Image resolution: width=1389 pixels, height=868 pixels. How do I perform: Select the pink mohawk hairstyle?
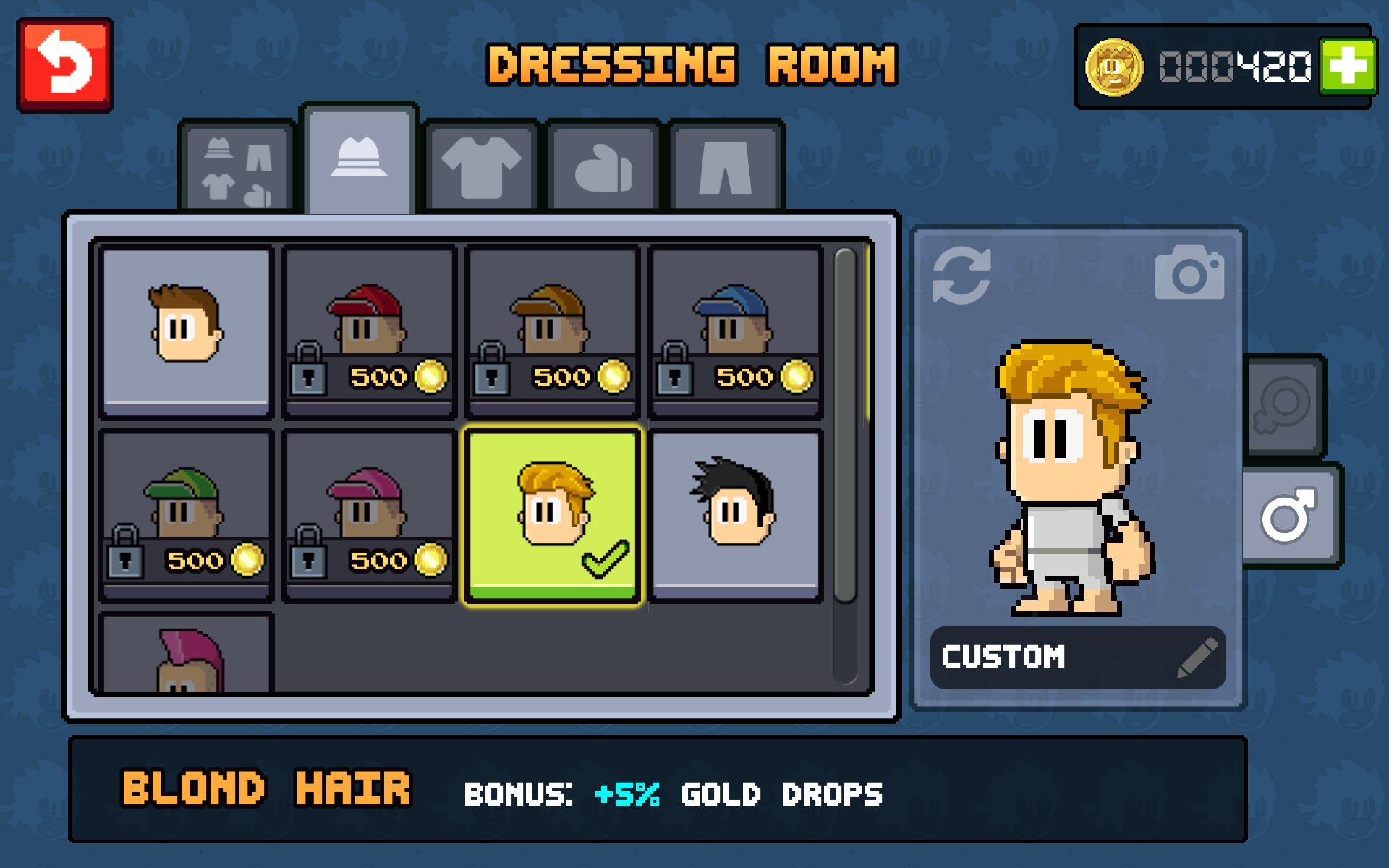pos(187,655)
